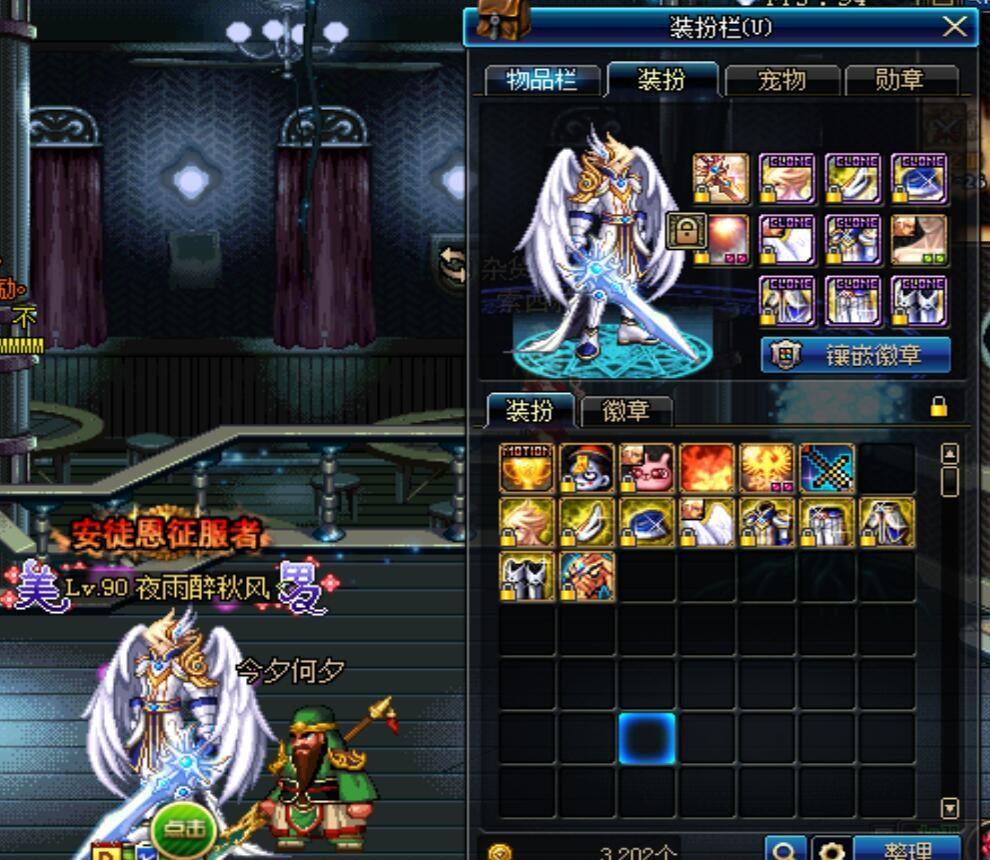Open the gear settings button
Image resolution: width=990 pixels, height=860 pixels.
pyautogui.click(x=829, y=850)
